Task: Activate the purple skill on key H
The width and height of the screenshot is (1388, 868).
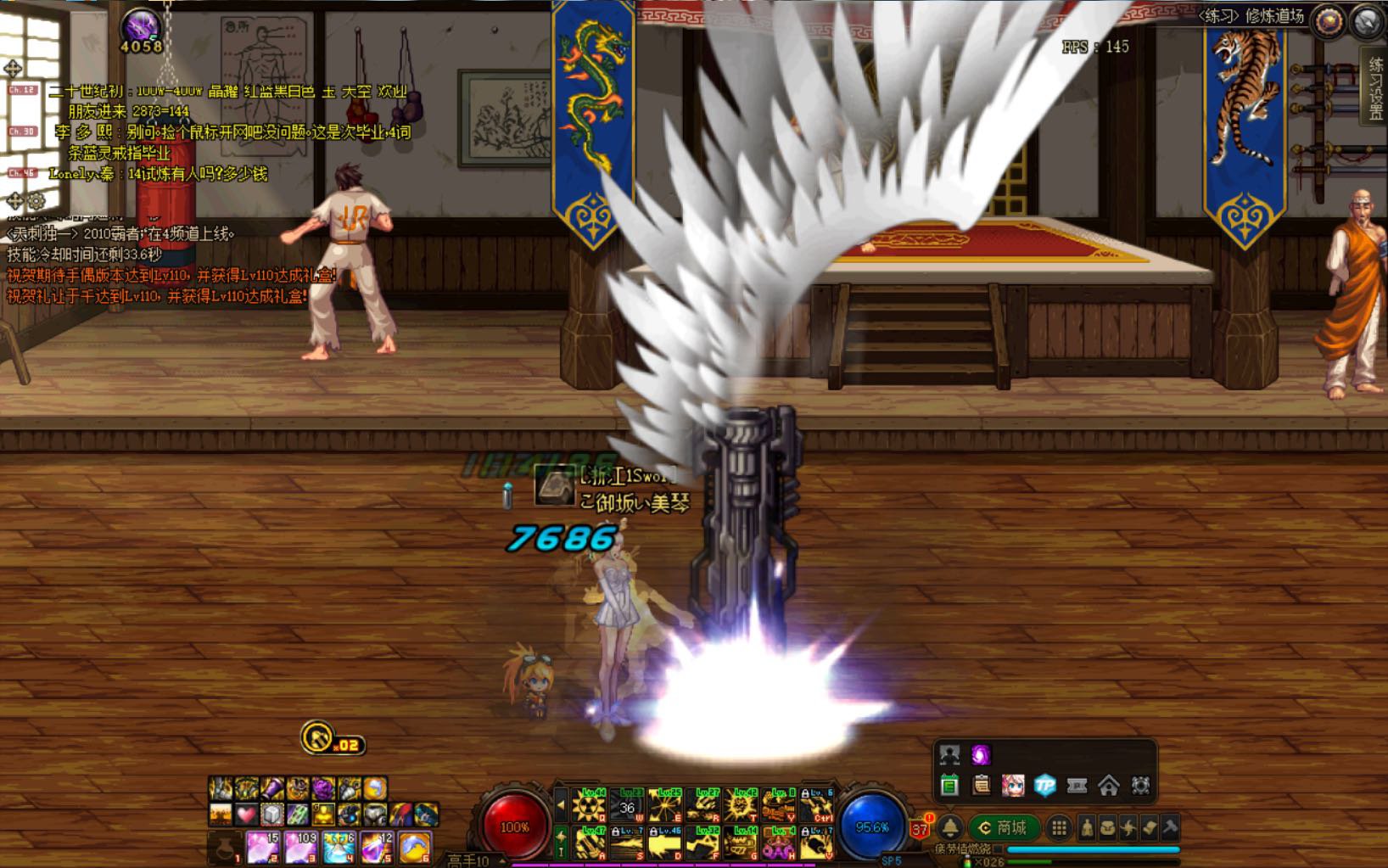Action: point(778,843)
